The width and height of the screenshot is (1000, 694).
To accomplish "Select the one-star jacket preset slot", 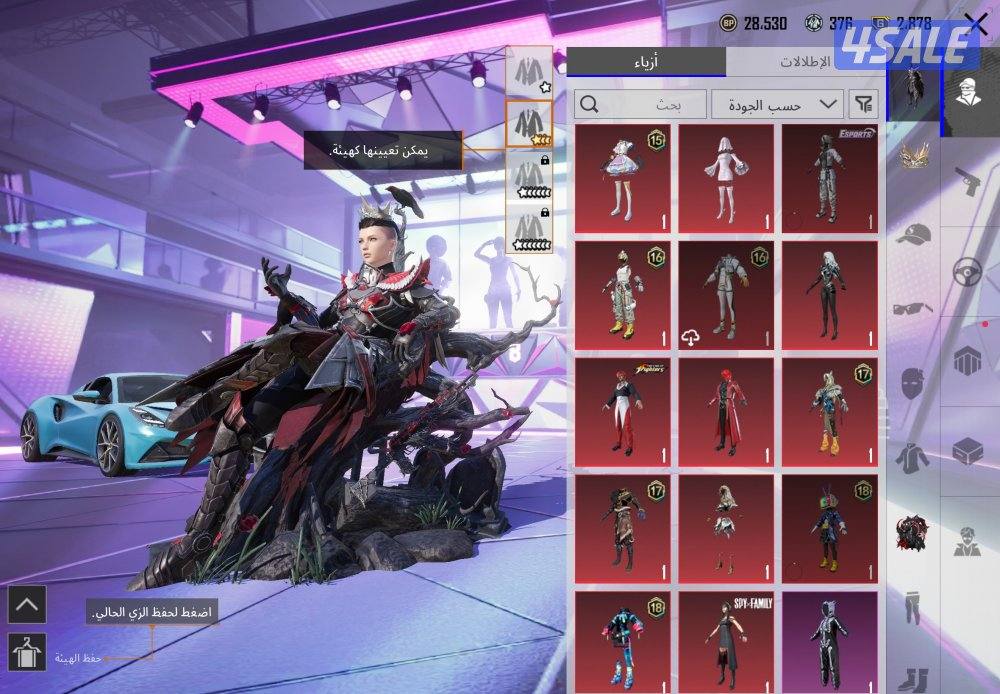I will click(x=528, y=71).
